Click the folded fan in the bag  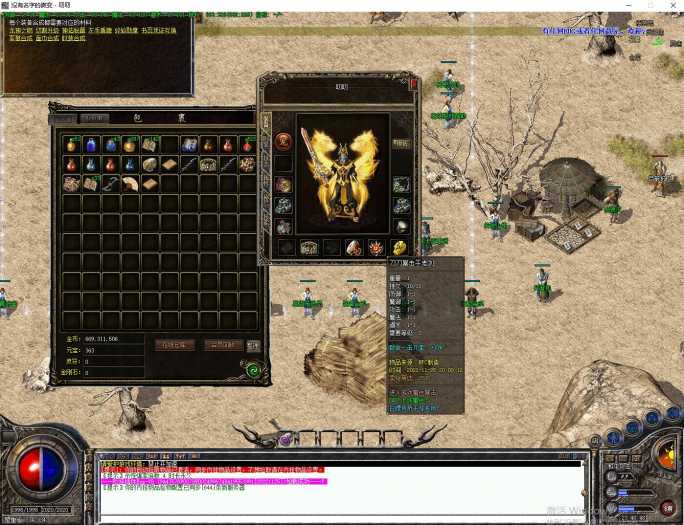click(x=129, y=183)
